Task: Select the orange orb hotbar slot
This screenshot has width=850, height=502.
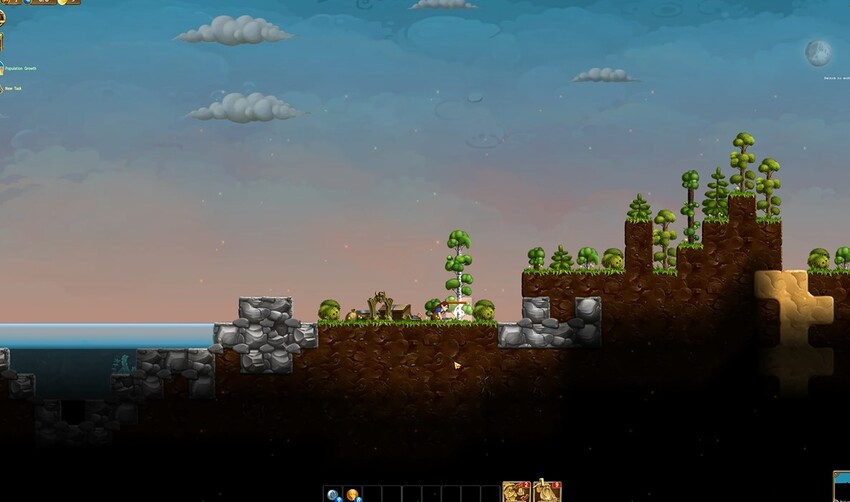Action: tap(352, 494)
